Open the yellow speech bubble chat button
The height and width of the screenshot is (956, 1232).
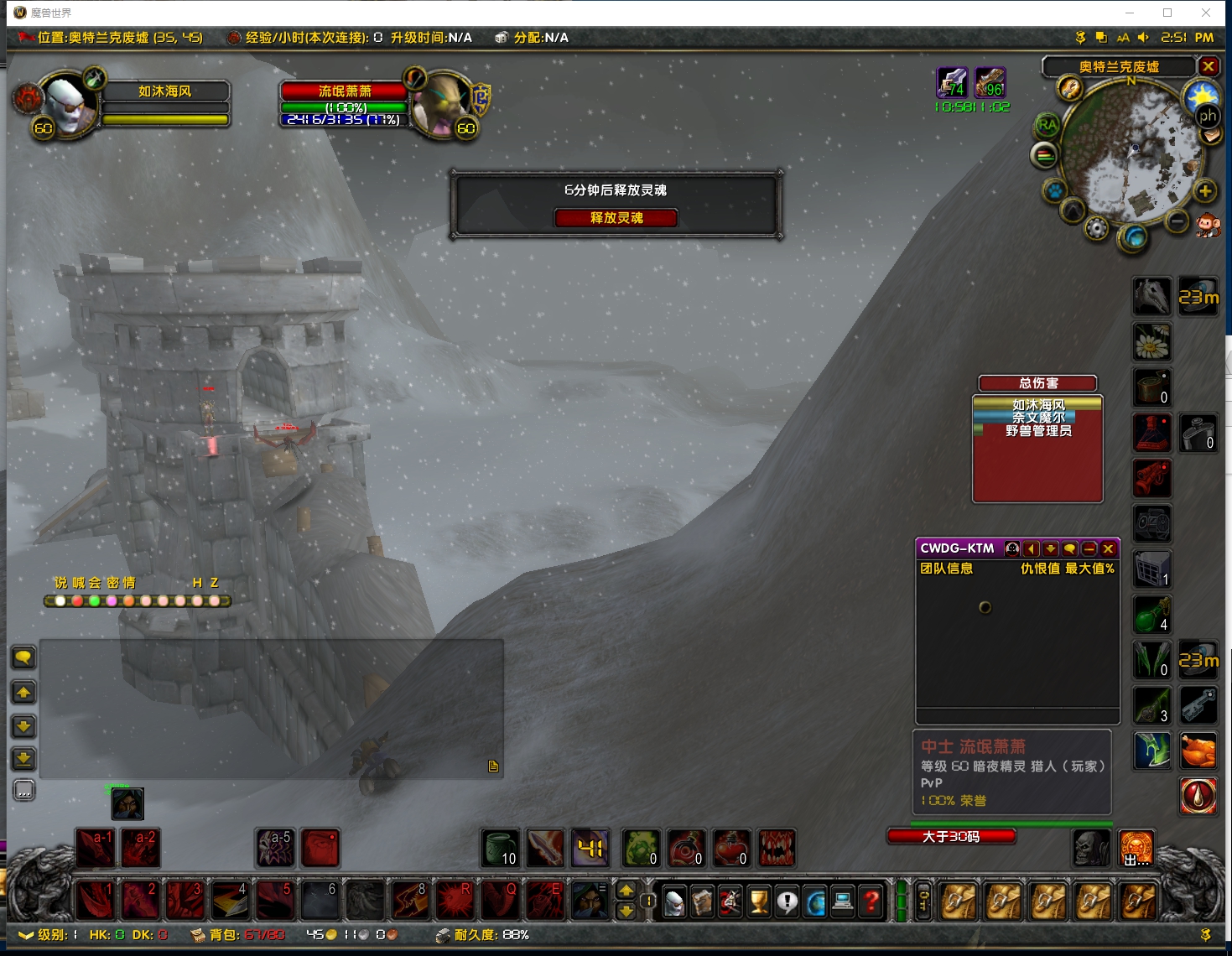[x=23, y=657]
